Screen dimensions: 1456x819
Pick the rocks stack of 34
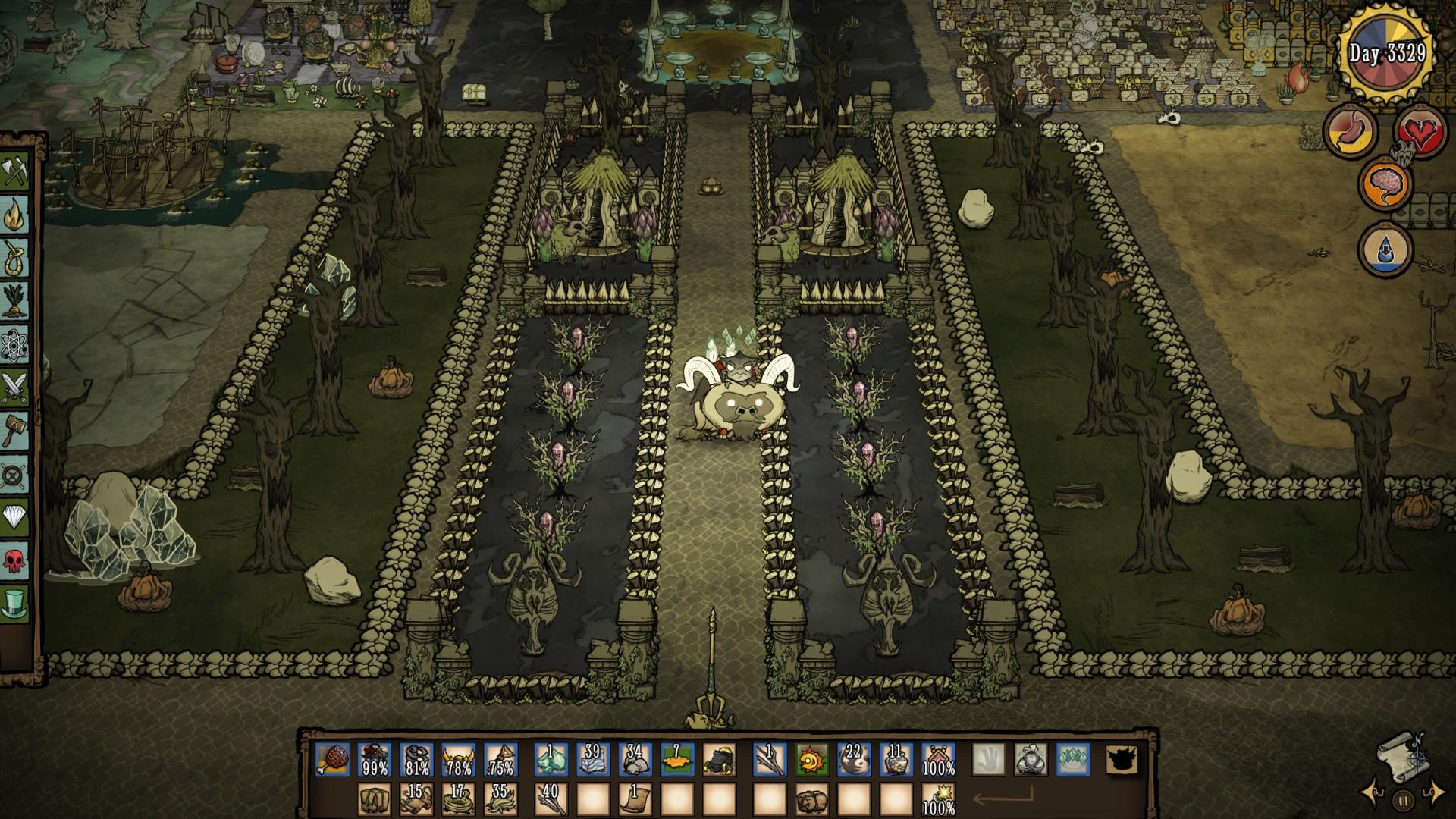[634, 759]
